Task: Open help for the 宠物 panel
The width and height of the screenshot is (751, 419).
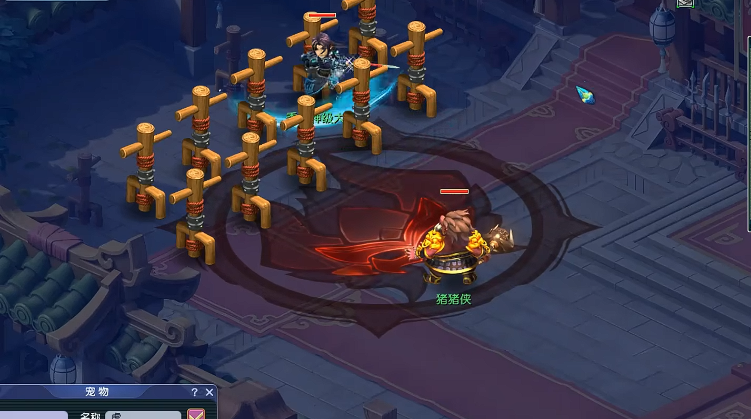Action: point(195,393)
